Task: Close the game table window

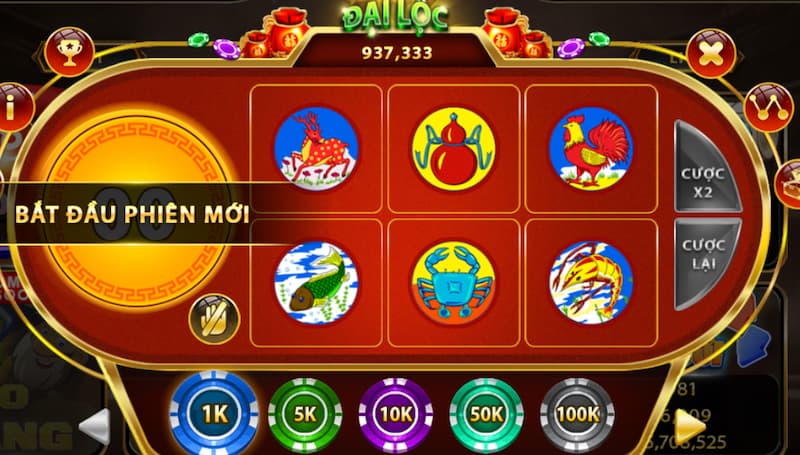Action: tap(711, 53)
